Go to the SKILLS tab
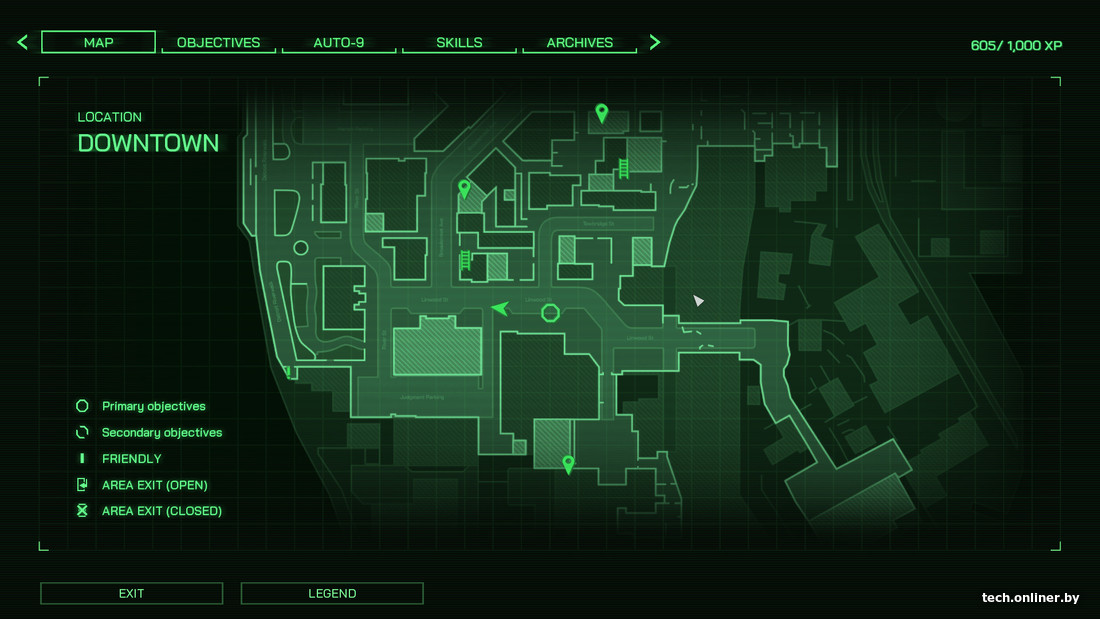Image resolution: width=1100 pixels, height=619 pixels. [459, 43]
